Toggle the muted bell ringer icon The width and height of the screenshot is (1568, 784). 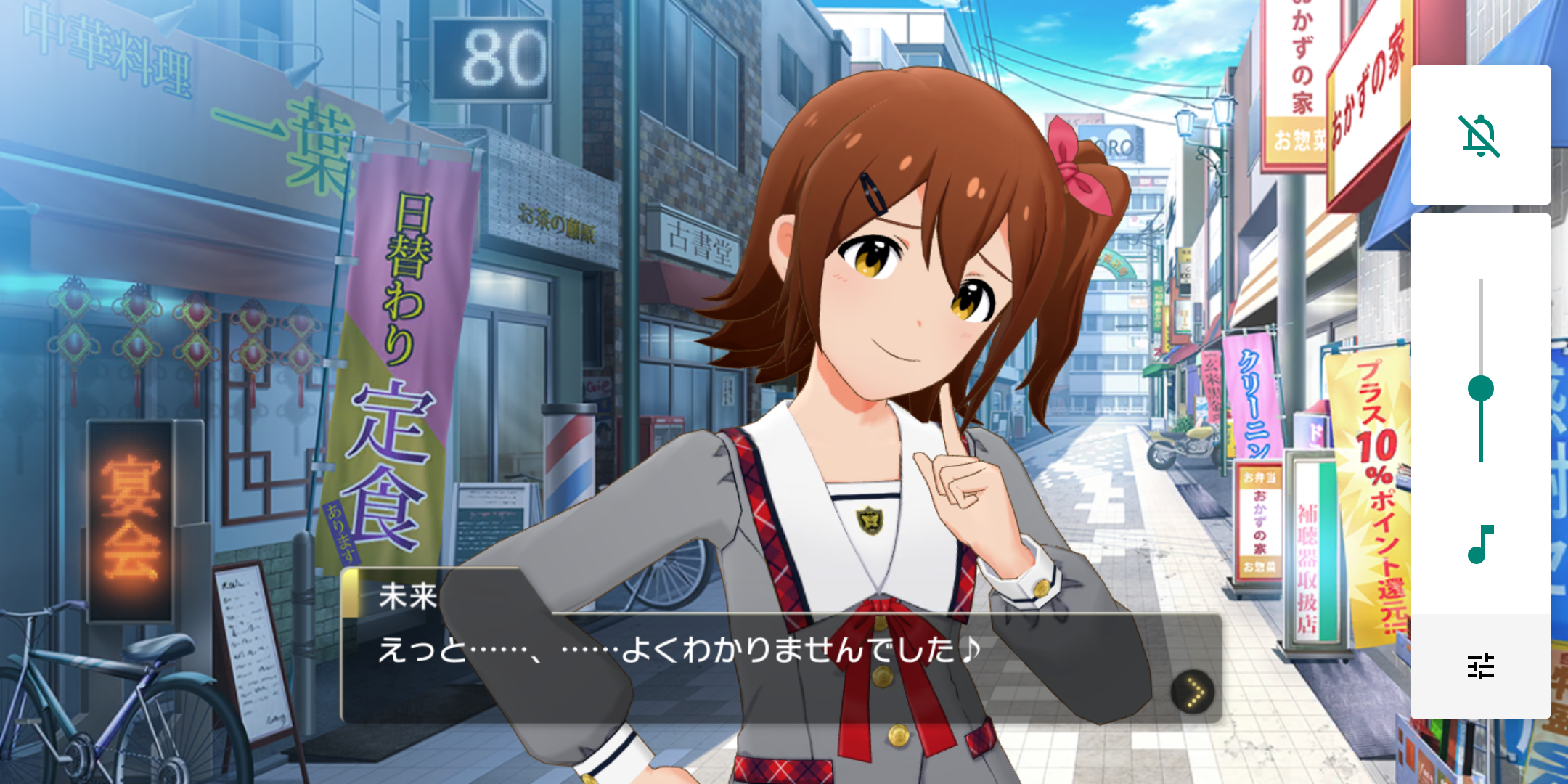pyautogui.click(x=1479, y=136)
